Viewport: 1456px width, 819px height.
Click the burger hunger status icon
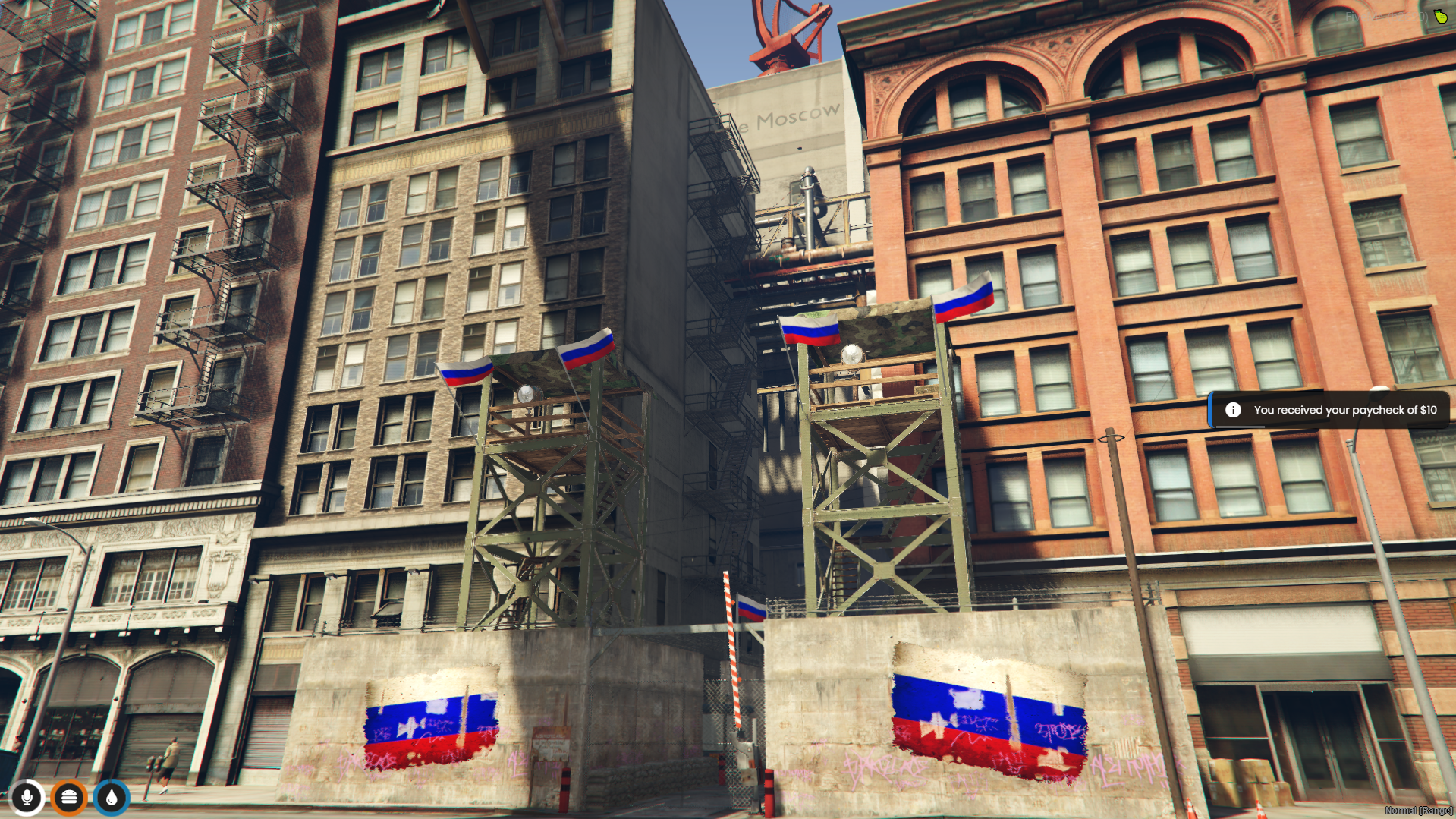click(x=69, y=797)
